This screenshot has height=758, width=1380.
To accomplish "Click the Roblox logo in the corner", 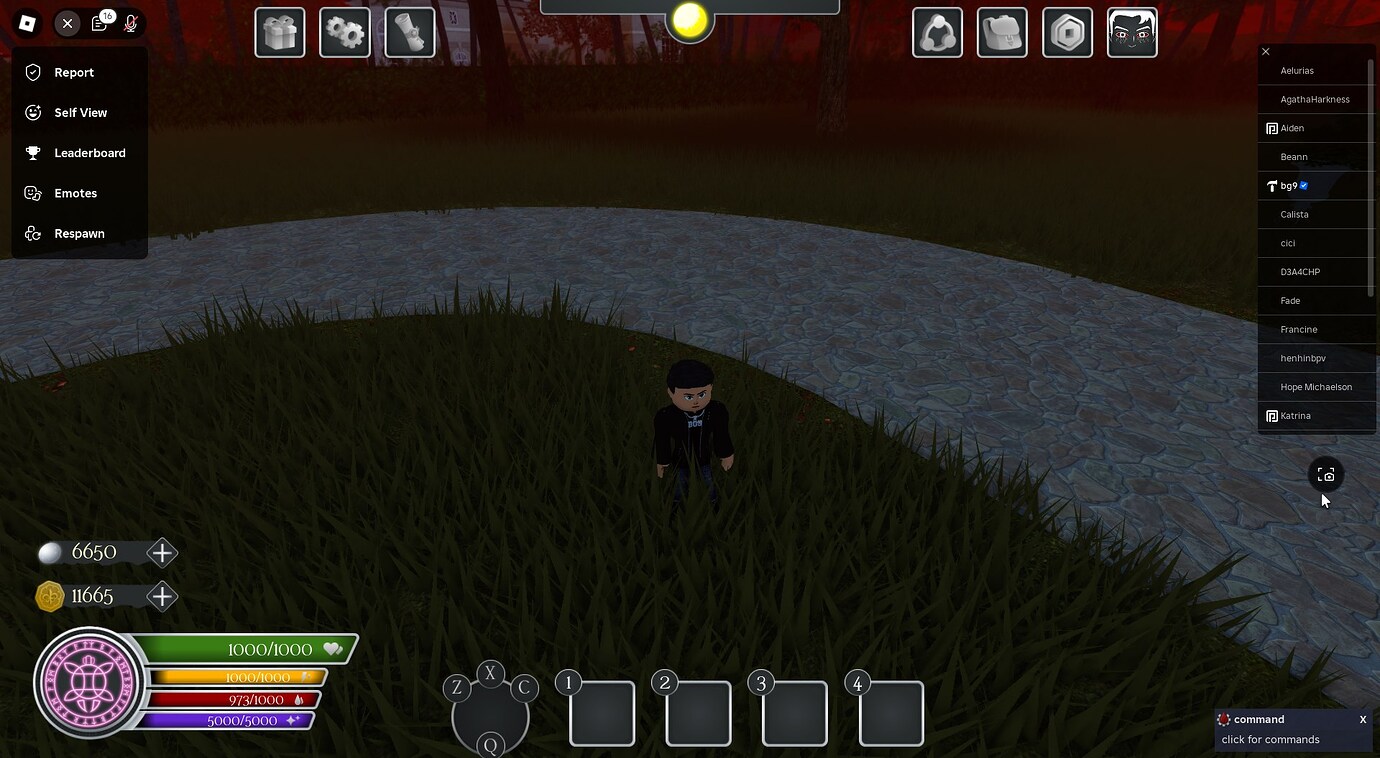I will 27,22.
